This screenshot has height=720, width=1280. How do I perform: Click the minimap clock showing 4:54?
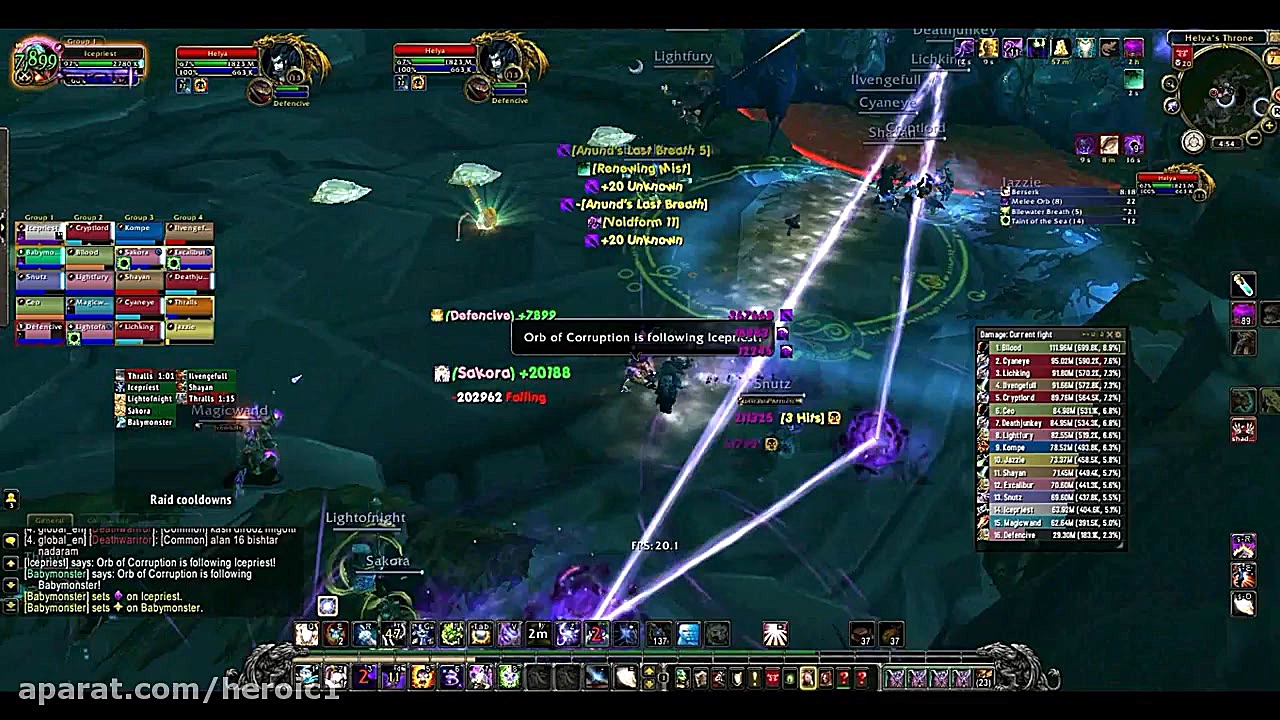click(1226, 142)
